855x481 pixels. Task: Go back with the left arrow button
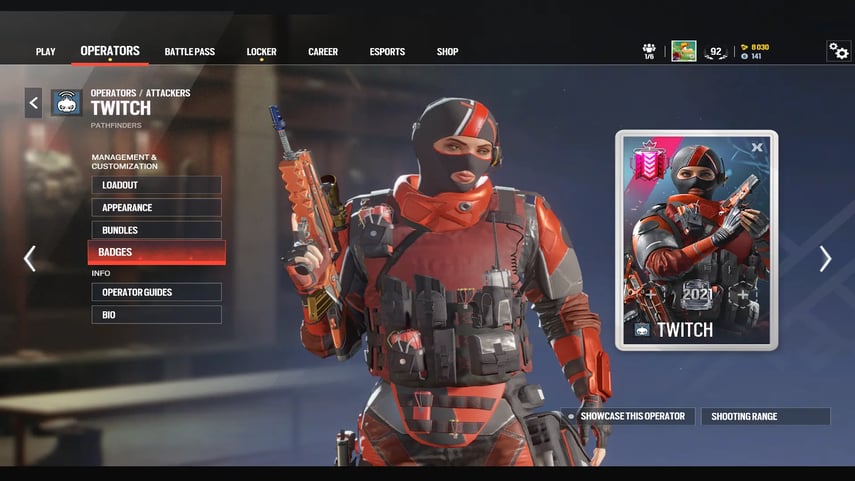(x=33, y=102)
